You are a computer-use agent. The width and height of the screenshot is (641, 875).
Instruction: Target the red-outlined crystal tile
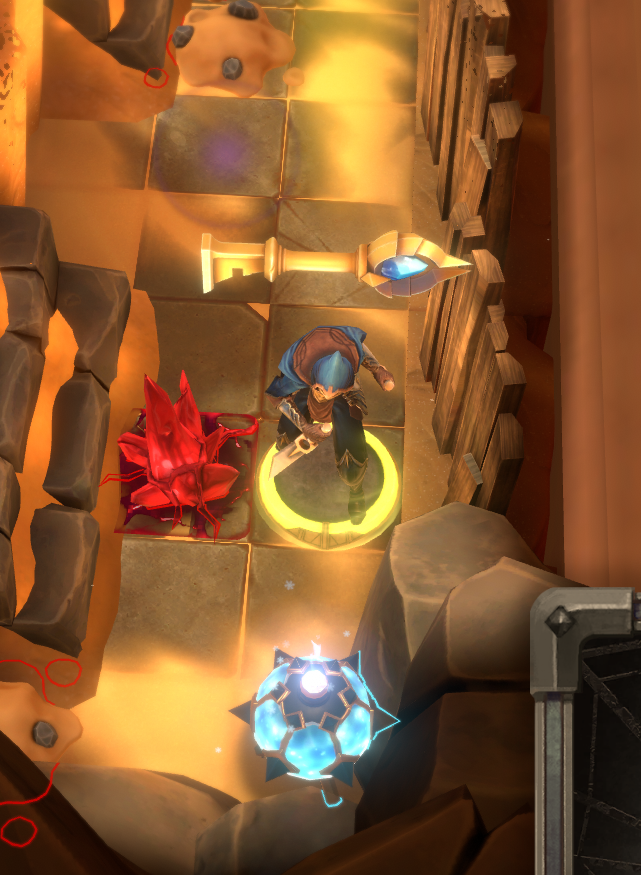click(x=184, y=463)
